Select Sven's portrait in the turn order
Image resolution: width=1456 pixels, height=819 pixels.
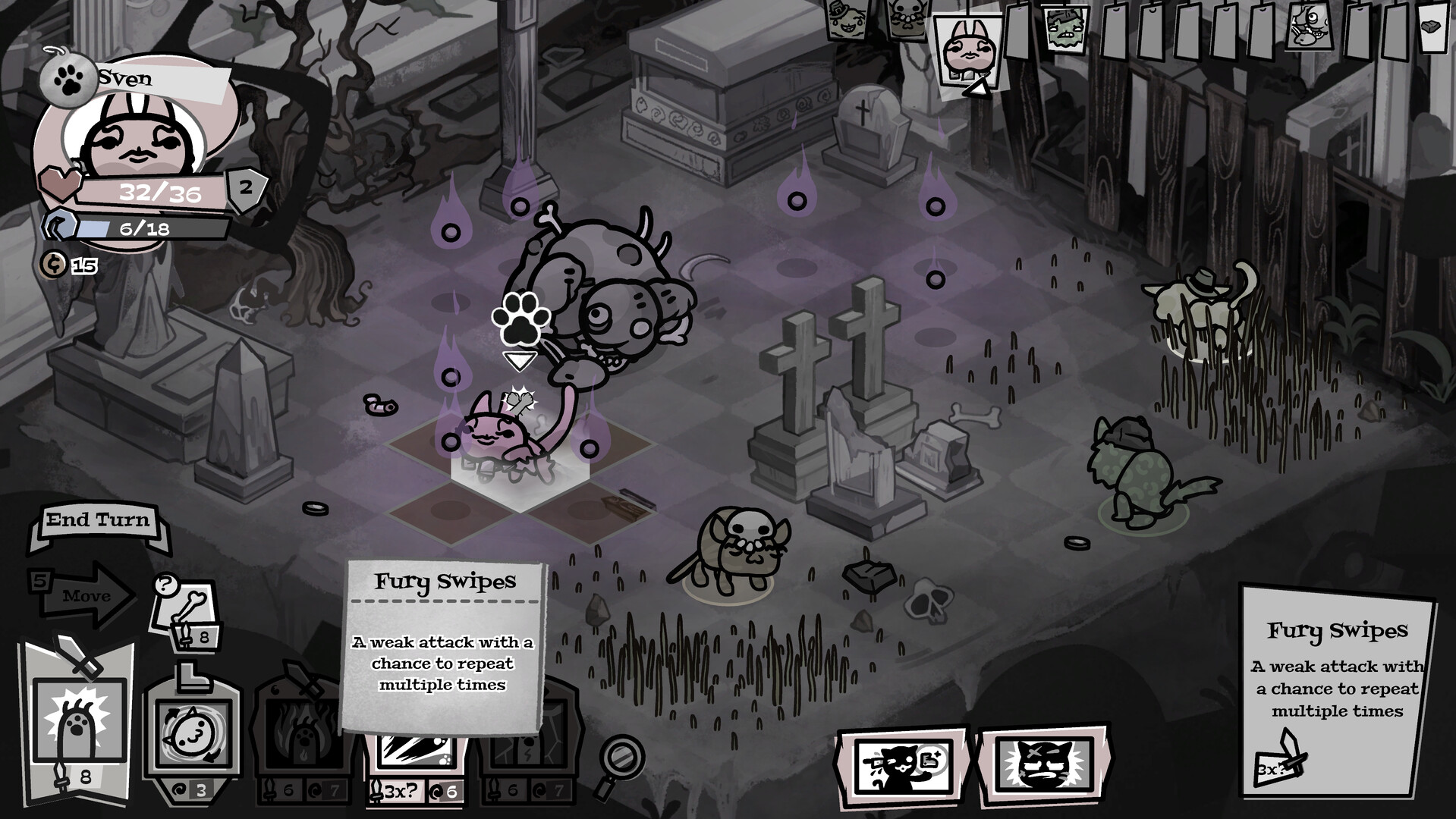tap(967, 49)
